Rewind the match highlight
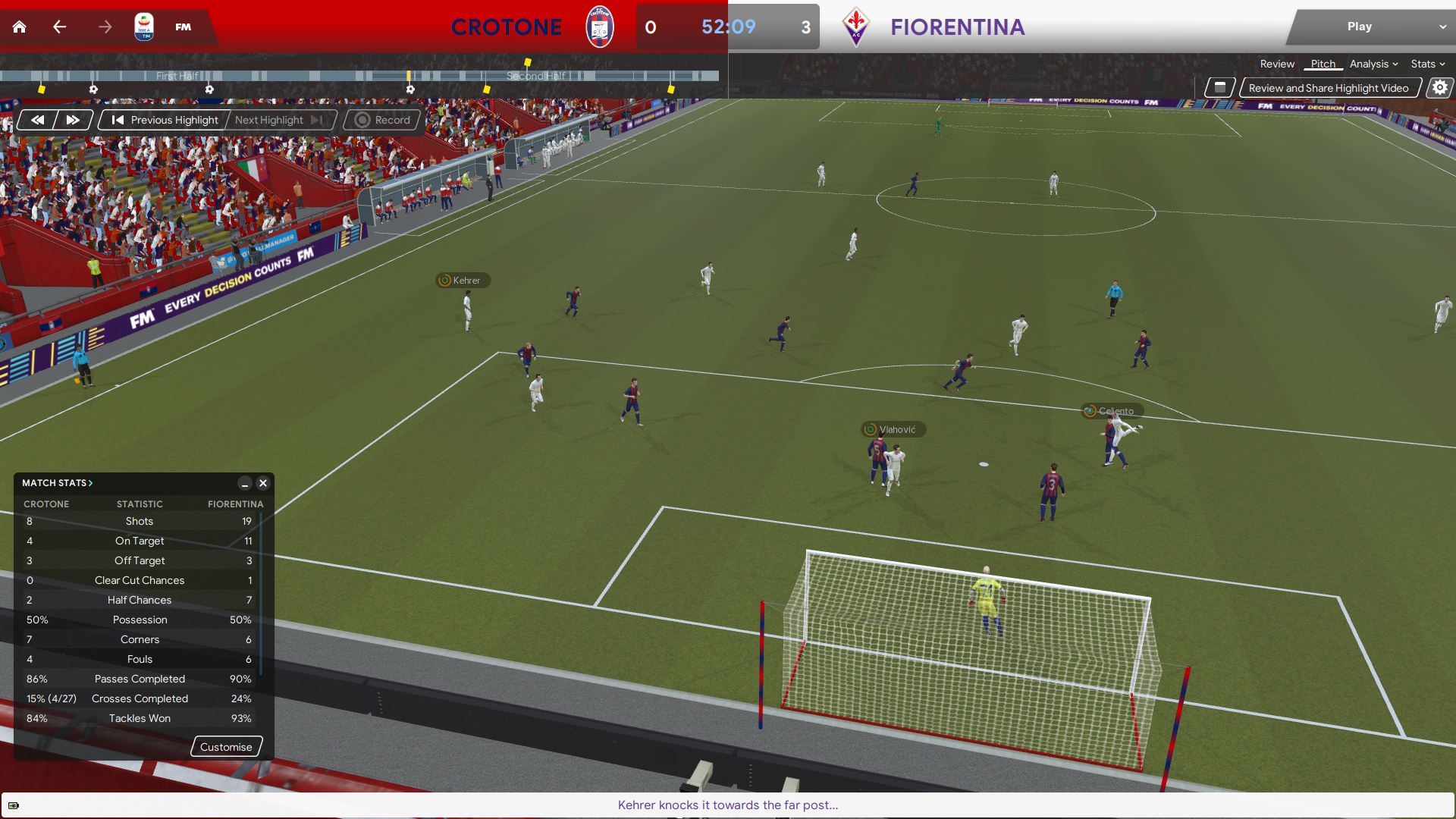 (37, 120)
